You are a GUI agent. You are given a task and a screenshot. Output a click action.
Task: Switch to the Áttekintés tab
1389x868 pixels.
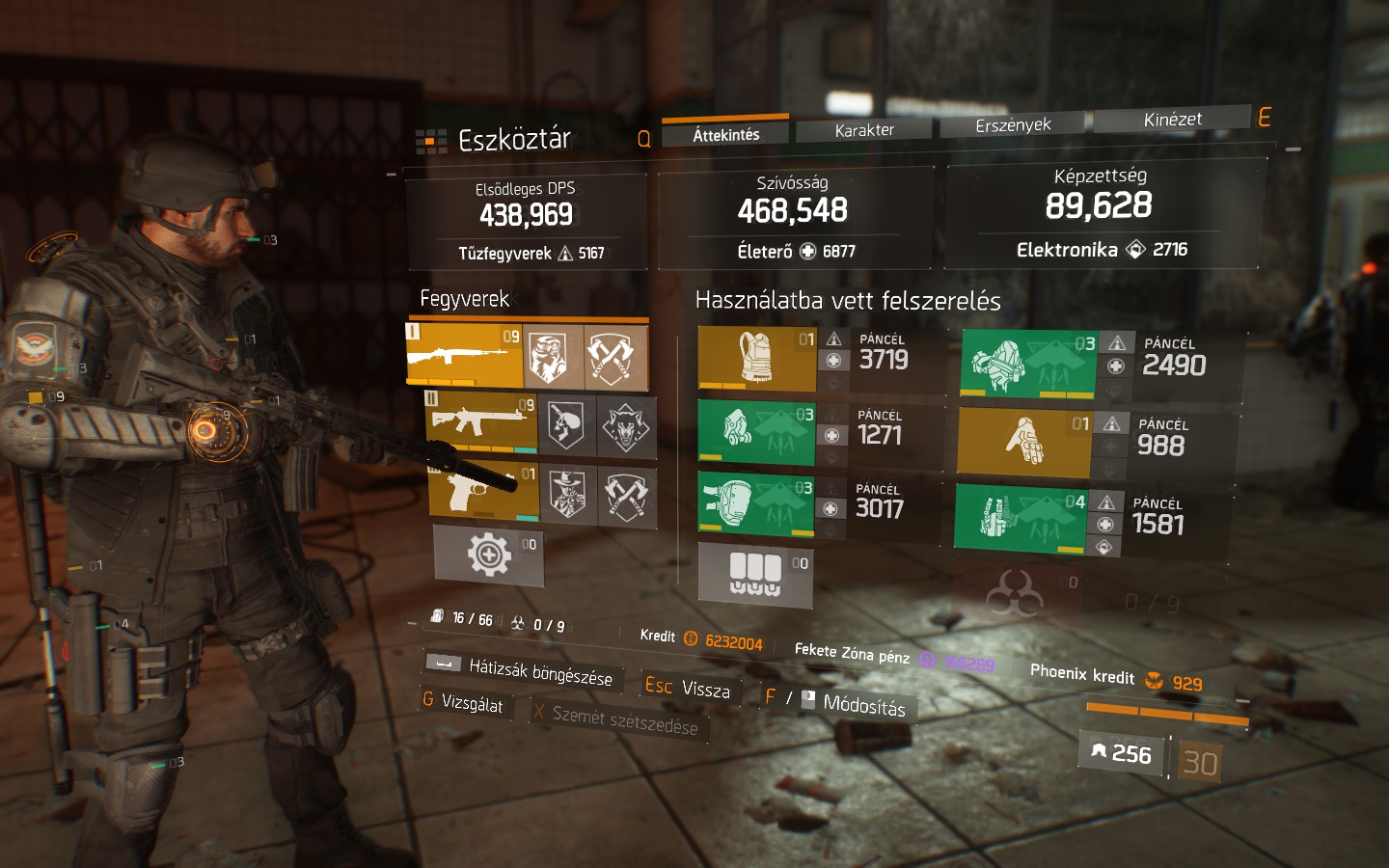click(x=725, y=134)
